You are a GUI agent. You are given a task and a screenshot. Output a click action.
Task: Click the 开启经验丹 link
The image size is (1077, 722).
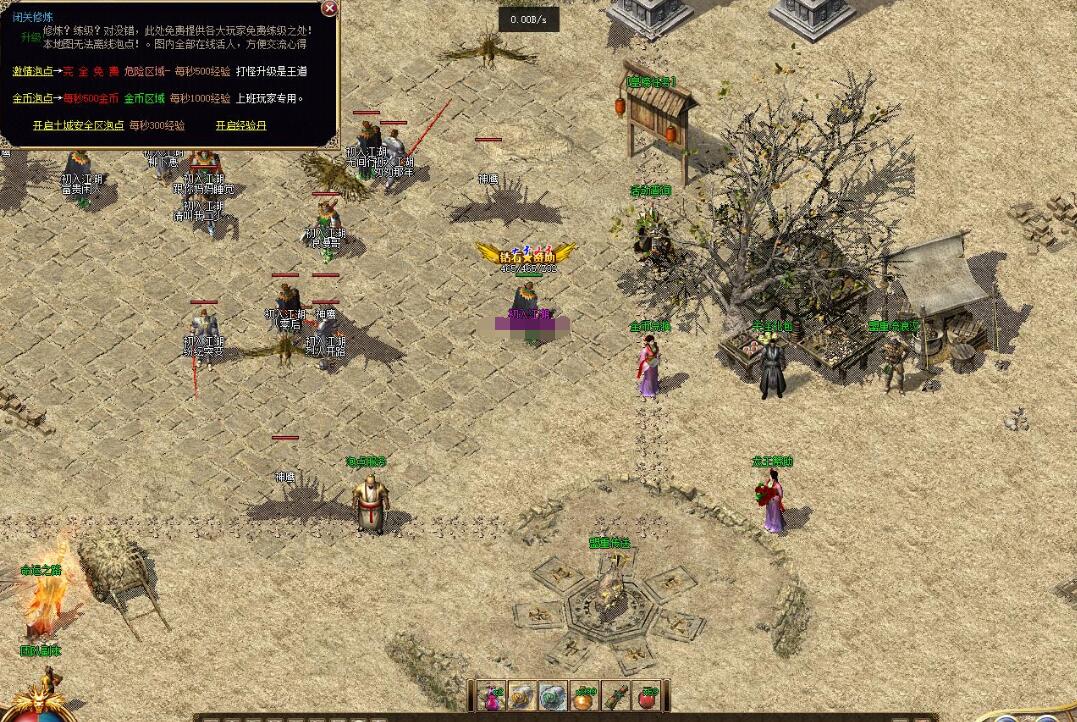241,125
